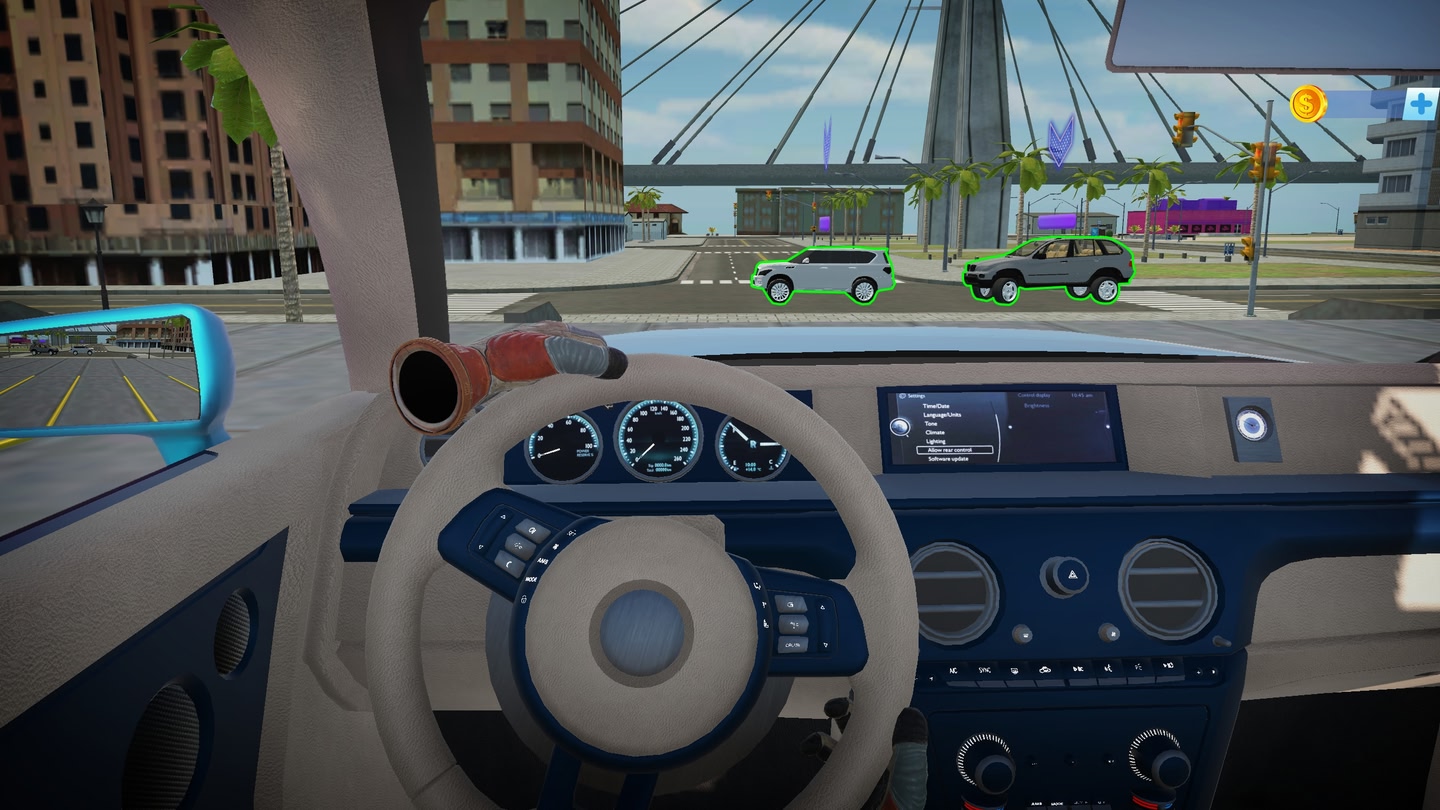Tap the air recirculation car icon
The width and height of the screenshot is (1440, 810).
click(x=1047, y=669)
